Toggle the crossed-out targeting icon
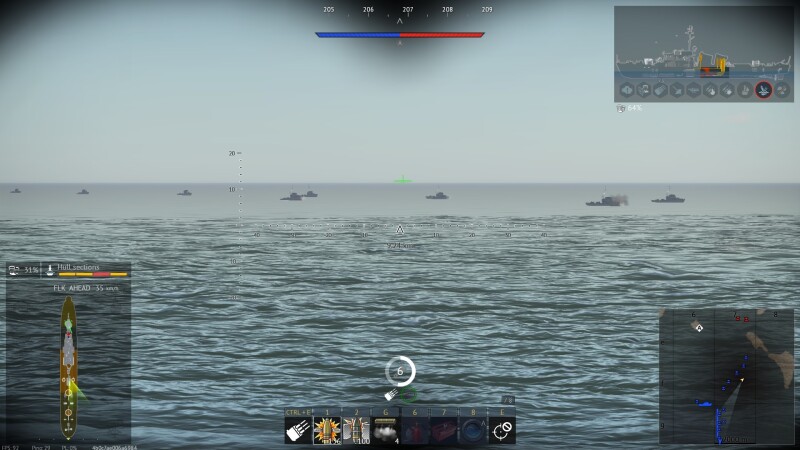Viewport: 800px width, 450px height. 502,431
